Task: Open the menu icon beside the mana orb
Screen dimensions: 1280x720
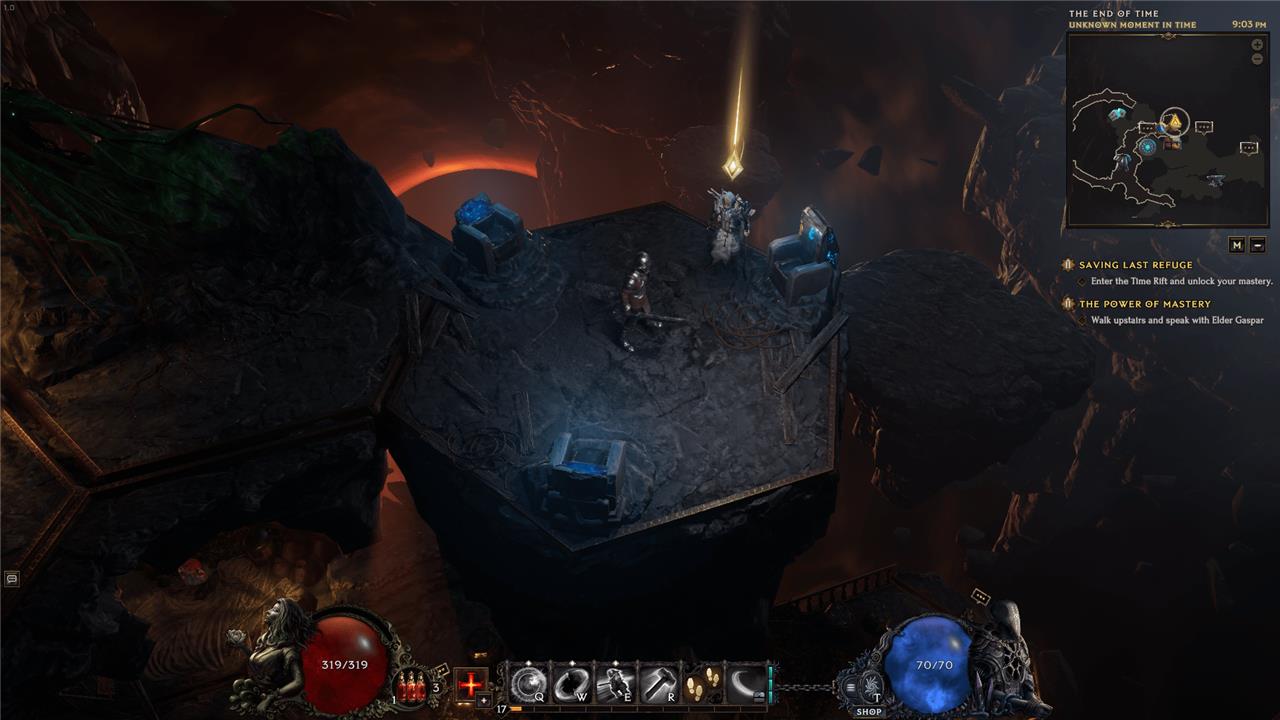Action: click(851, 686)
